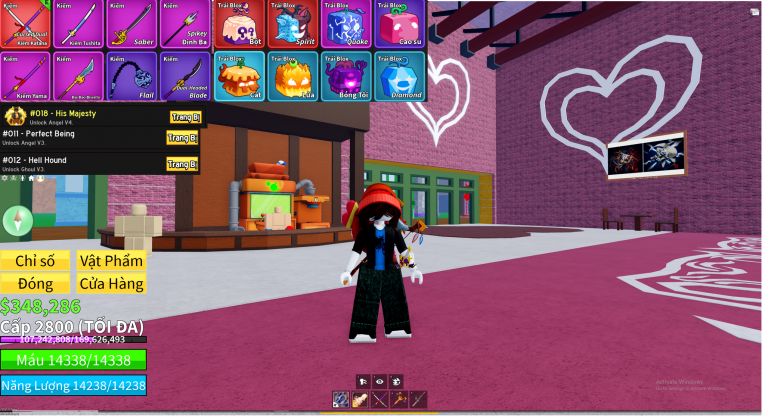
Task: Select the pink Cao su fruit
Action: (400, 24)
